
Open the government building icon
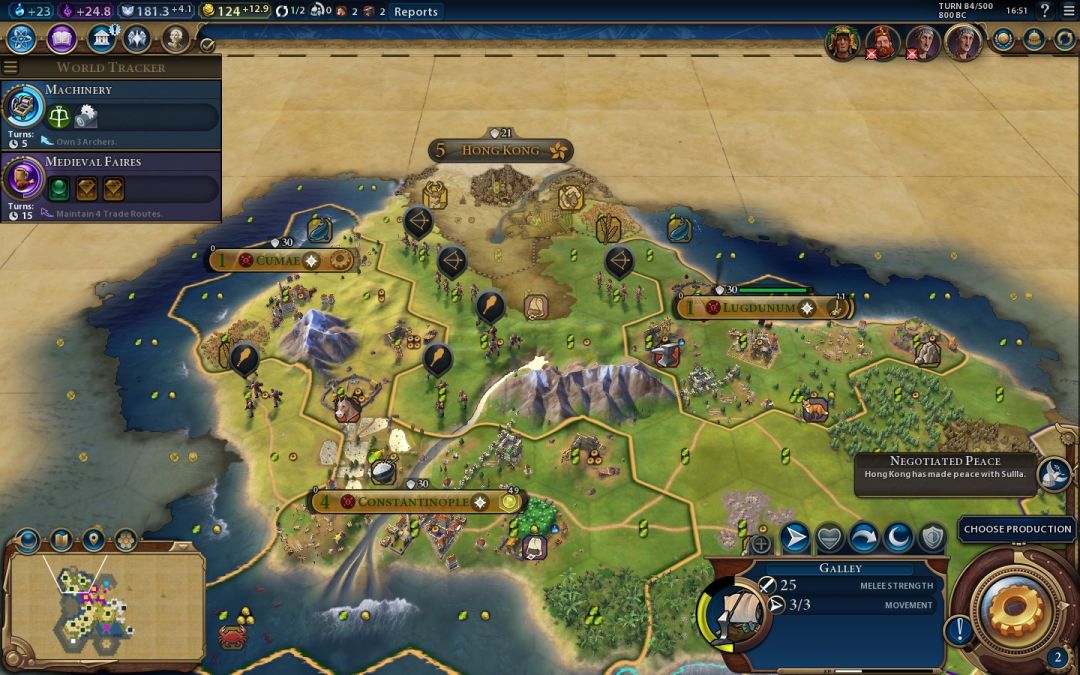pyautogui.click(x=101, y=39)
